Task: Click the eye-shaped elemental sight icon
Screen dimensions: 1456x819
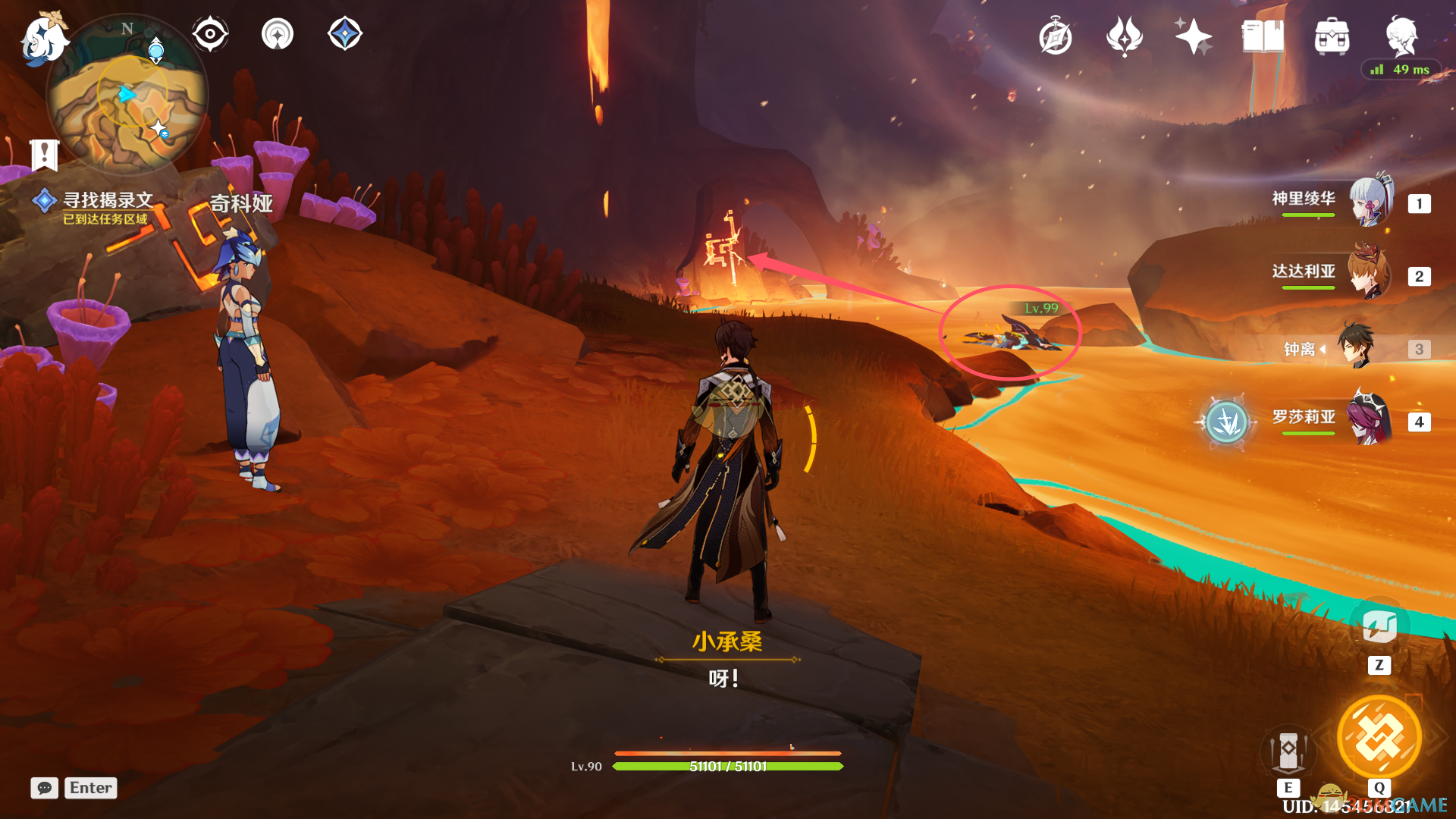Action: 210,34
